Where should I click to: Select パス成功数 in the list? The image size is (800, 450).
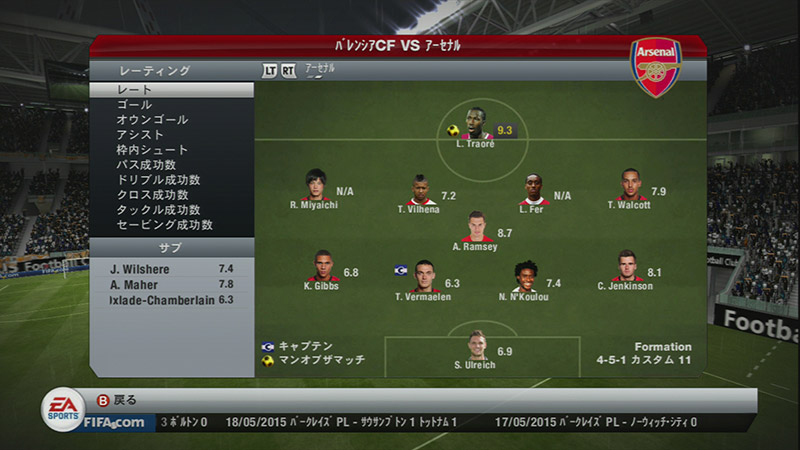(170, 165)
